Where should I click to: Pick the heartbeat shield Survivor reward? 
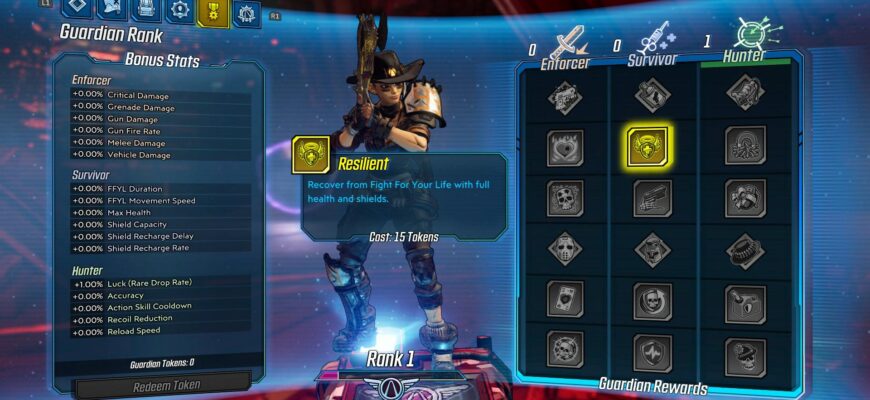652,351
